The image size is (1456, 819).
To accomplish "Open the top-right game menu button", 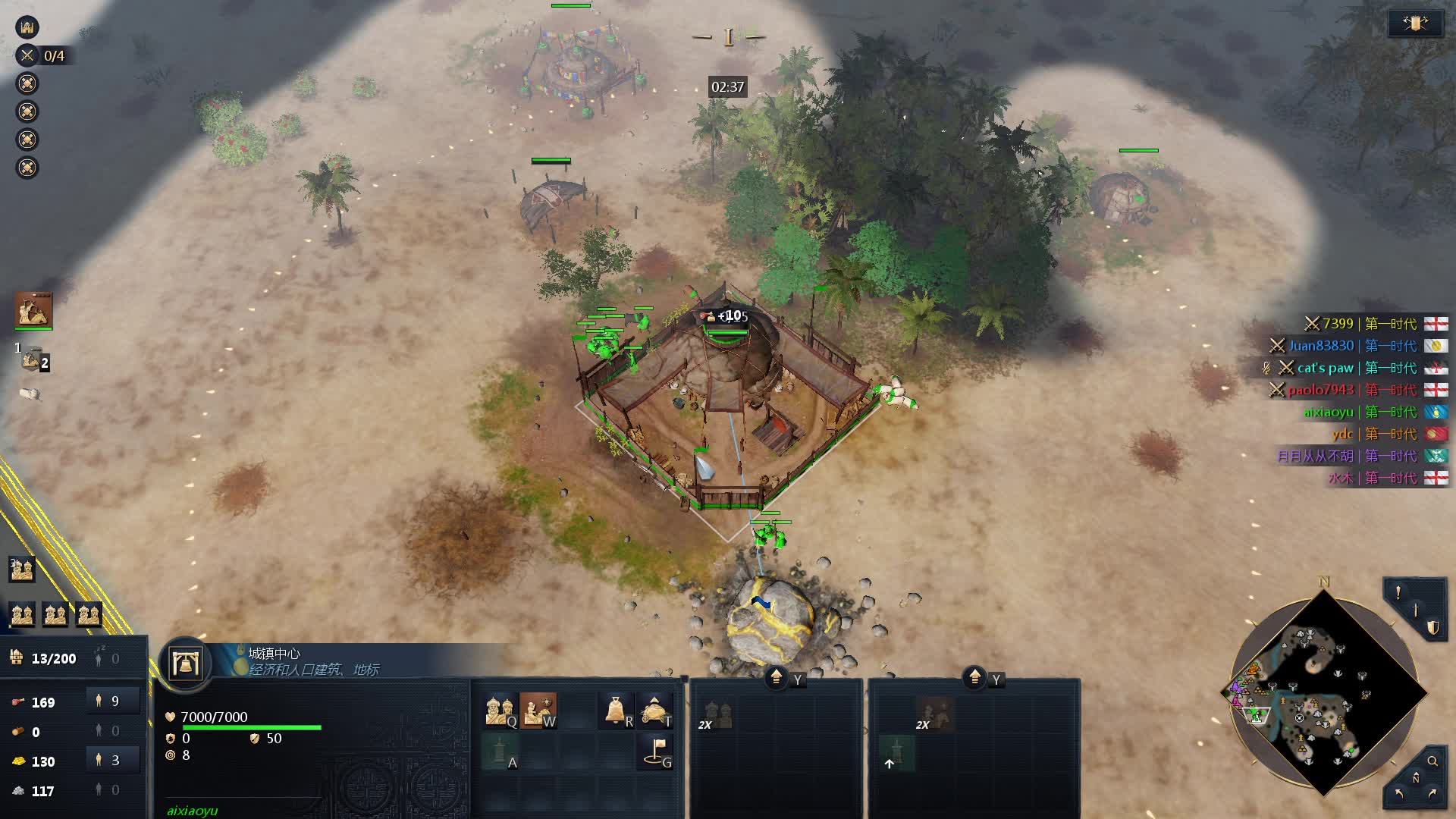I will (1415, 24).
